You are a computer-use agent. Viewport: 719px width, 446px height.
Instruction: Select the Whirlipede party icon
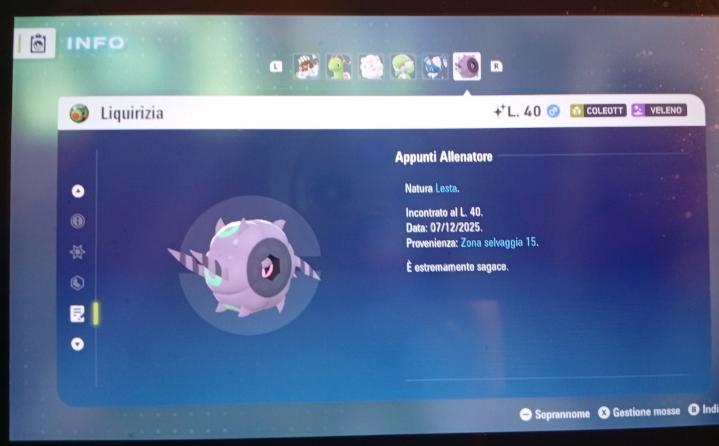pos(466,67)
